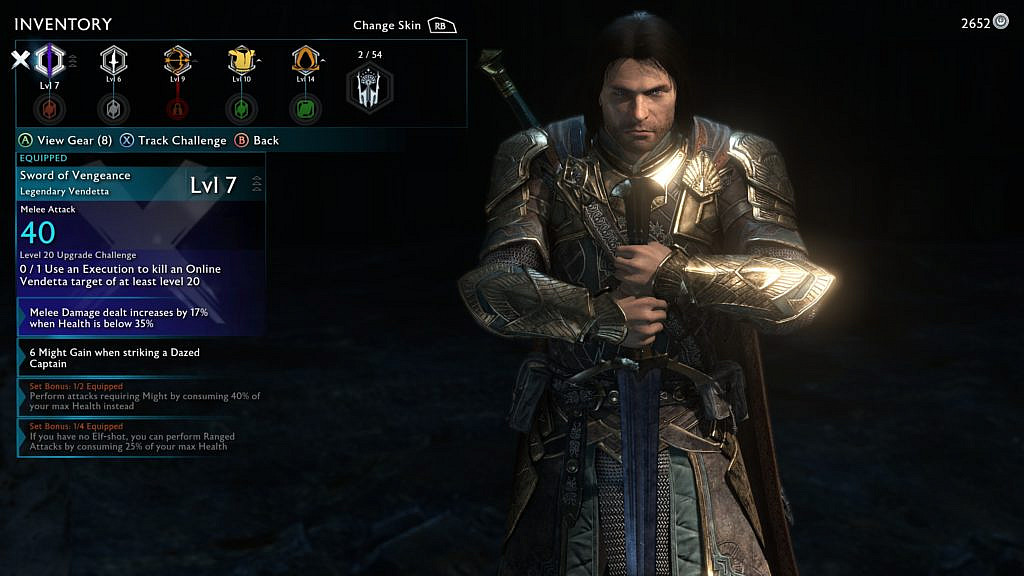Select the red gem under the sword

(49, 107)
